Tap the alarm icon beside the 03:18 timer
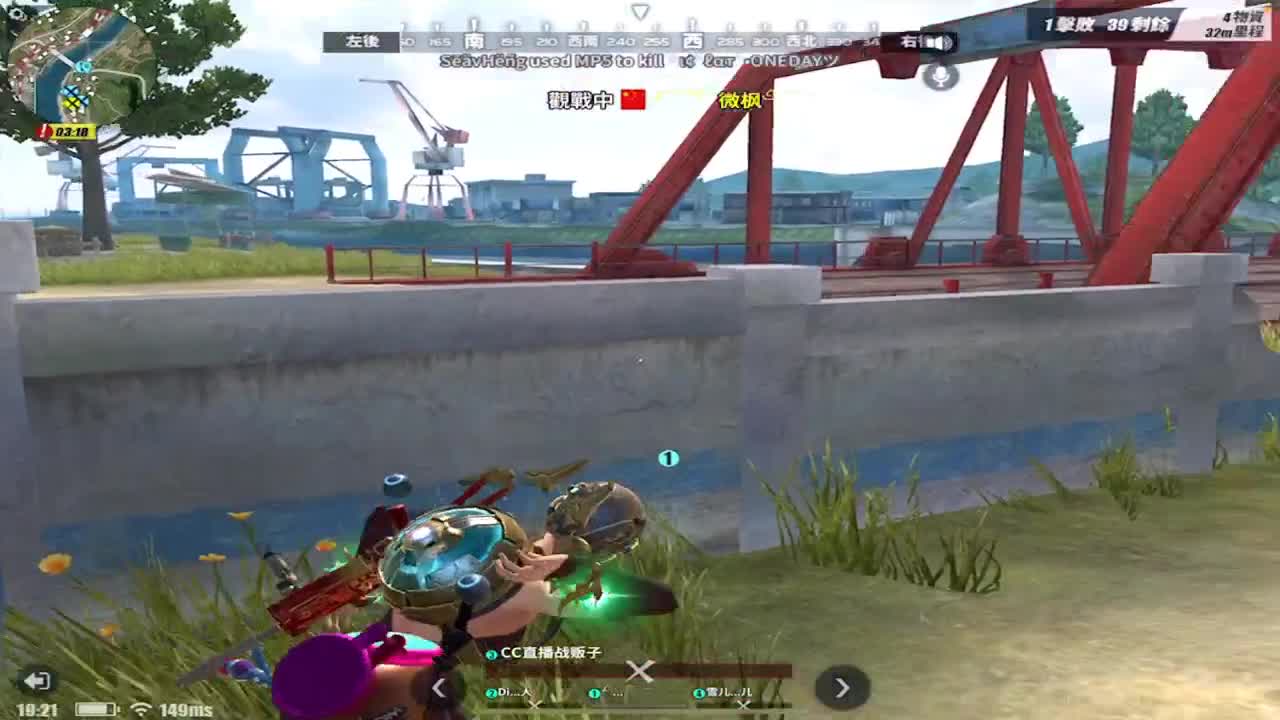The width and height of the screenshot is (1280, 720). [43, 130]
